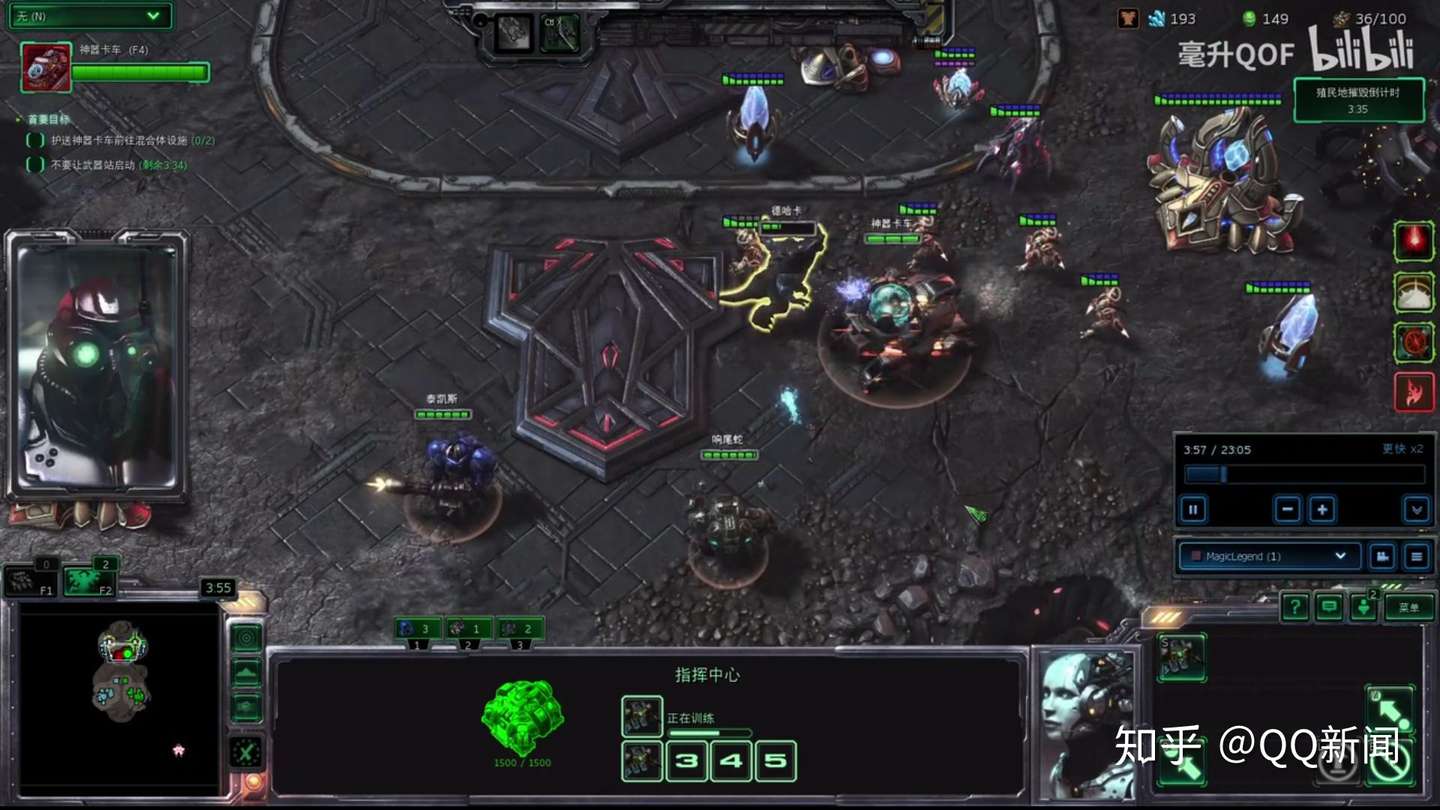
Task: Click the SCV currently in training
Action: 641,716
